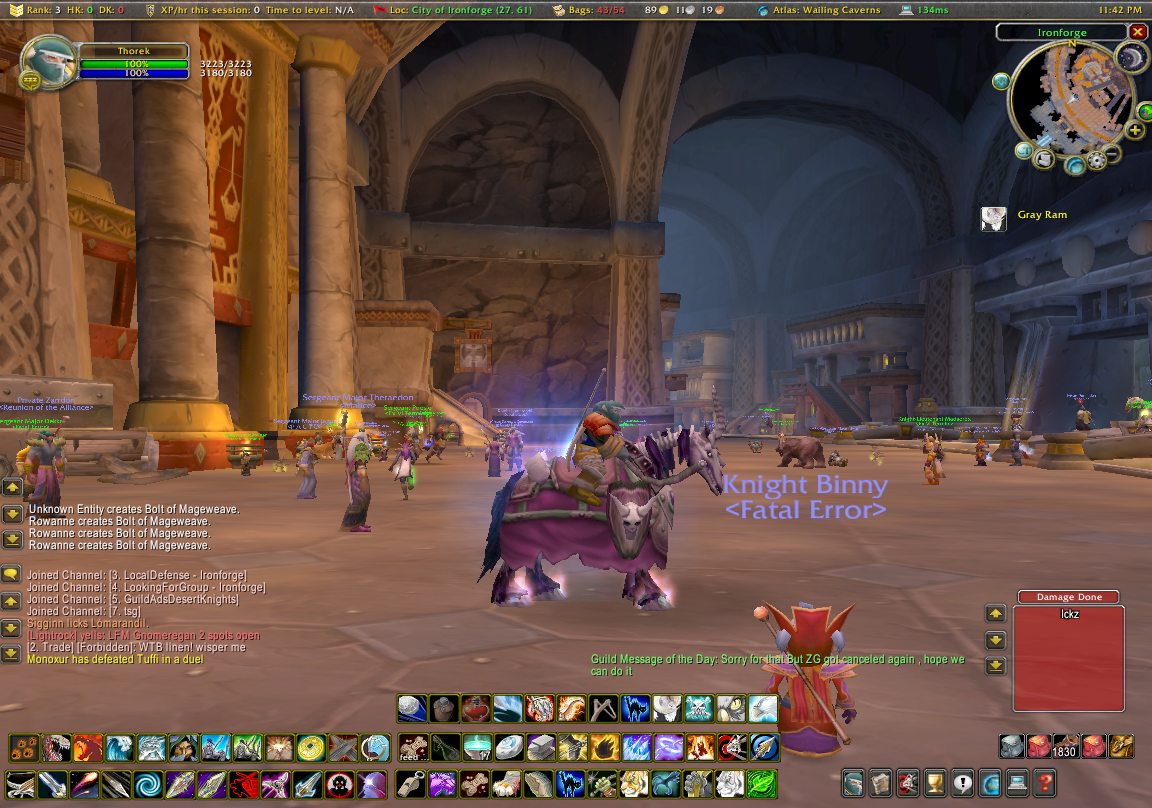Click the skull and crossbones ability icon
Image resolution: width=1152 pixels, height=808 pixels.
[x=699, y=709]
